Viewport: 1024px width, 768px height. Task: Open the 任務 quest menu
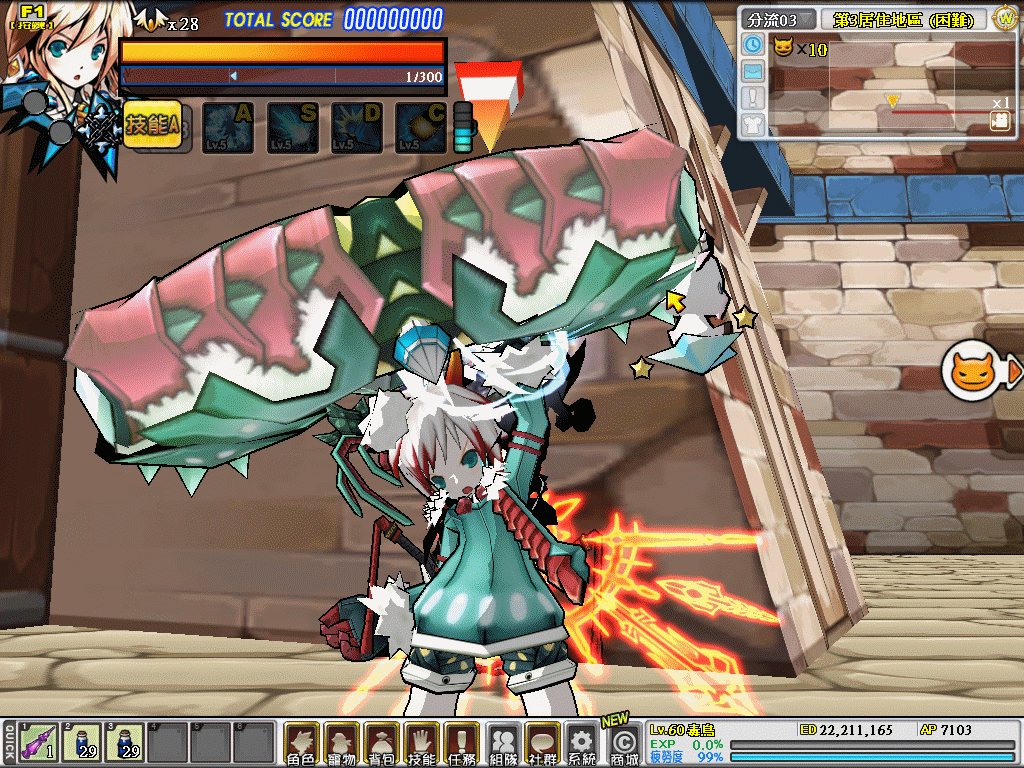pos(461,744)
